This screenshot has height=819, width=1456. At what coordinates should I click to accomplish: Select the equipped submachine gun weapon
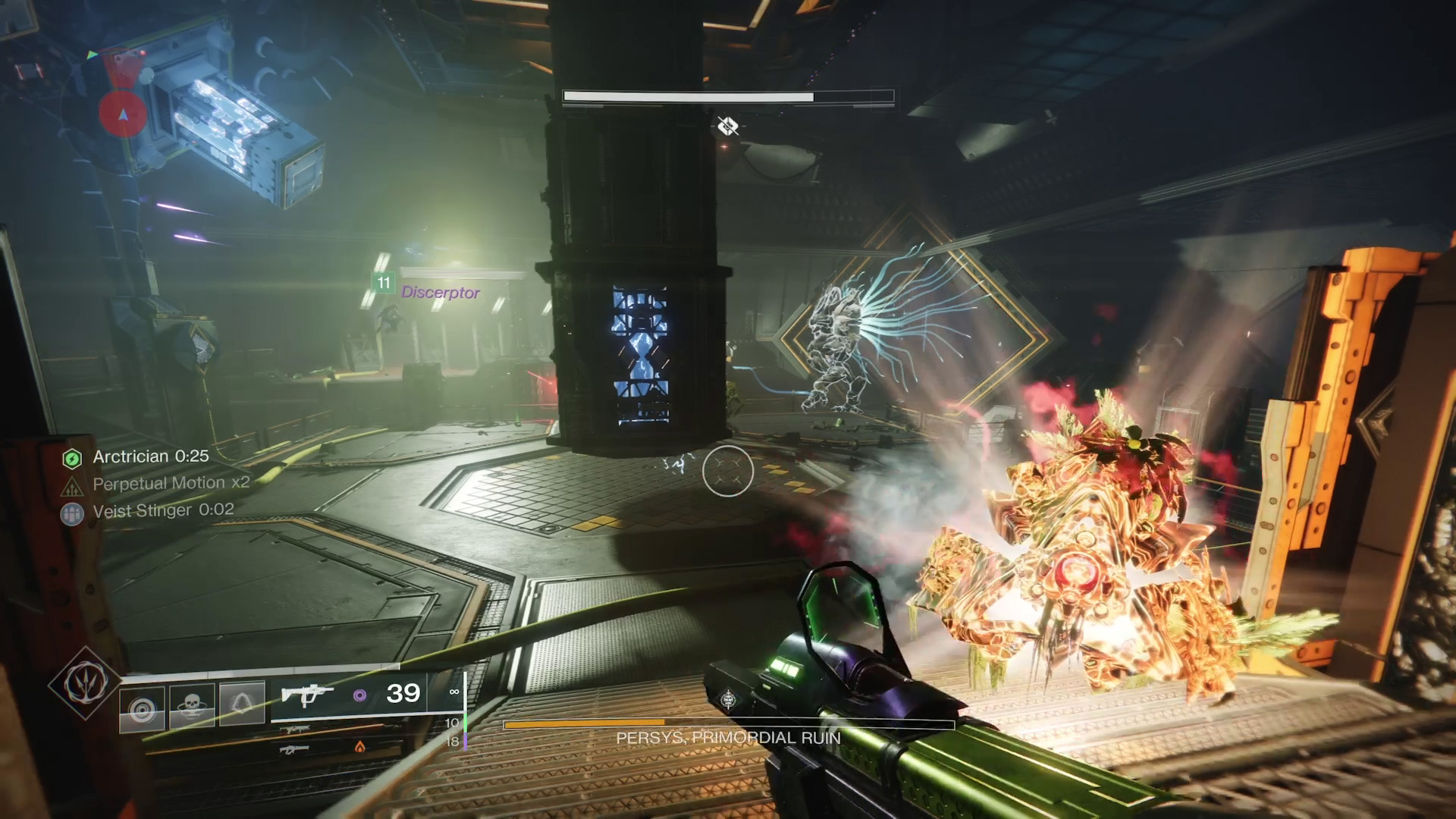point(306,694)
